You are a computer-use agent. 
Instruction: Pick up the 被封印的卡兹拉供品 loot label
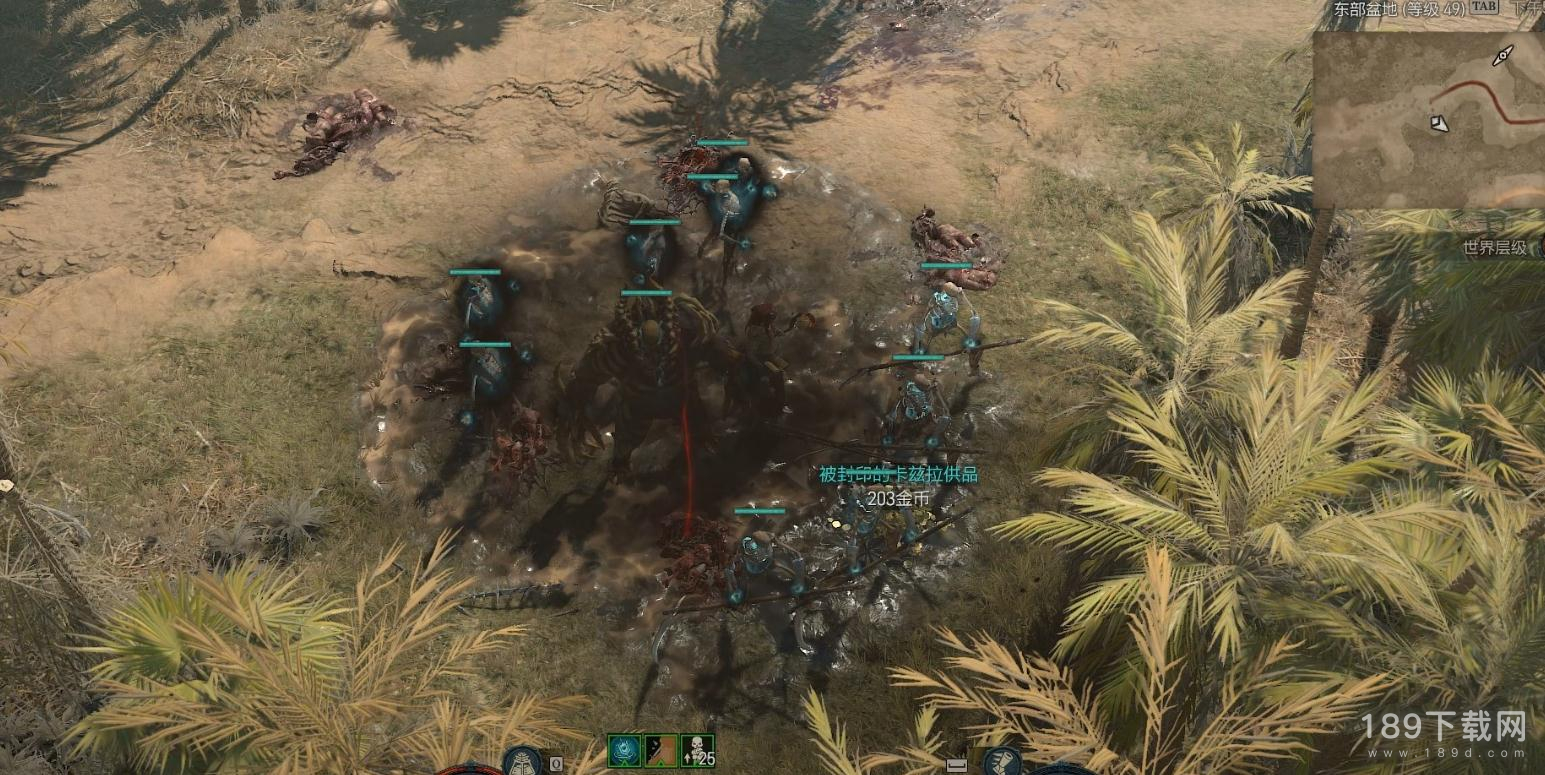898,475
